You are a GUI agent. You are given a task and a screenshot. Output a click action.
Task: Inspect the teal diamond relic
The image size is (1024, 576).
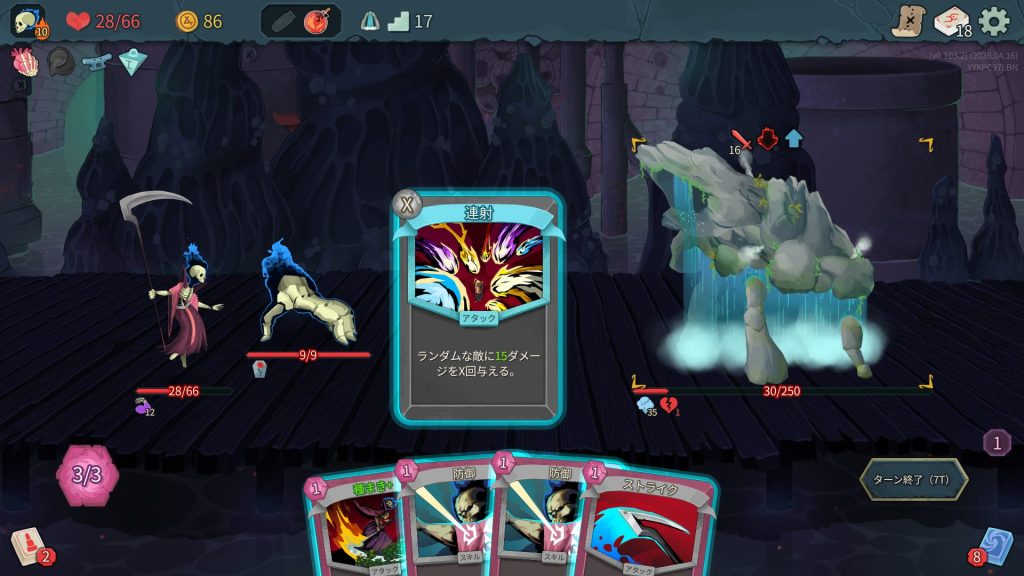[133, 62]
